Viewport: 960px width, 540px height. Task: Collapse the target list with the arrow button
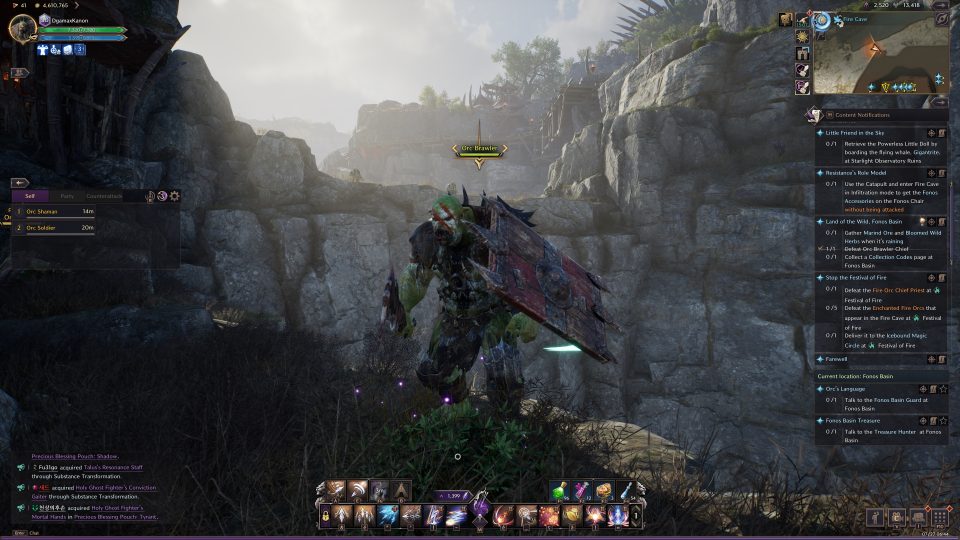coord(18,183)
